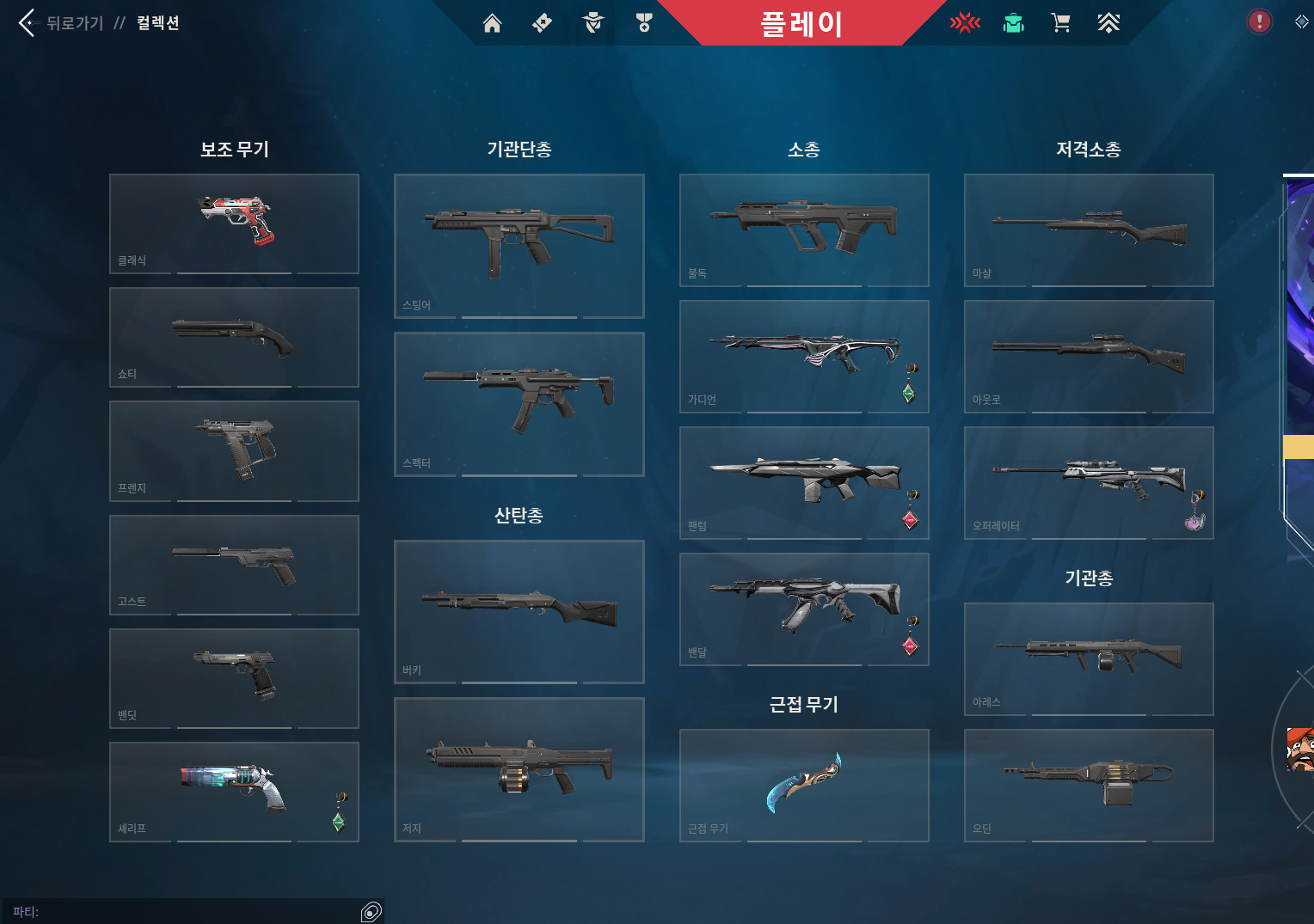Click the voice icon next to 파티
1314x924 pixels.
(371, 913)
